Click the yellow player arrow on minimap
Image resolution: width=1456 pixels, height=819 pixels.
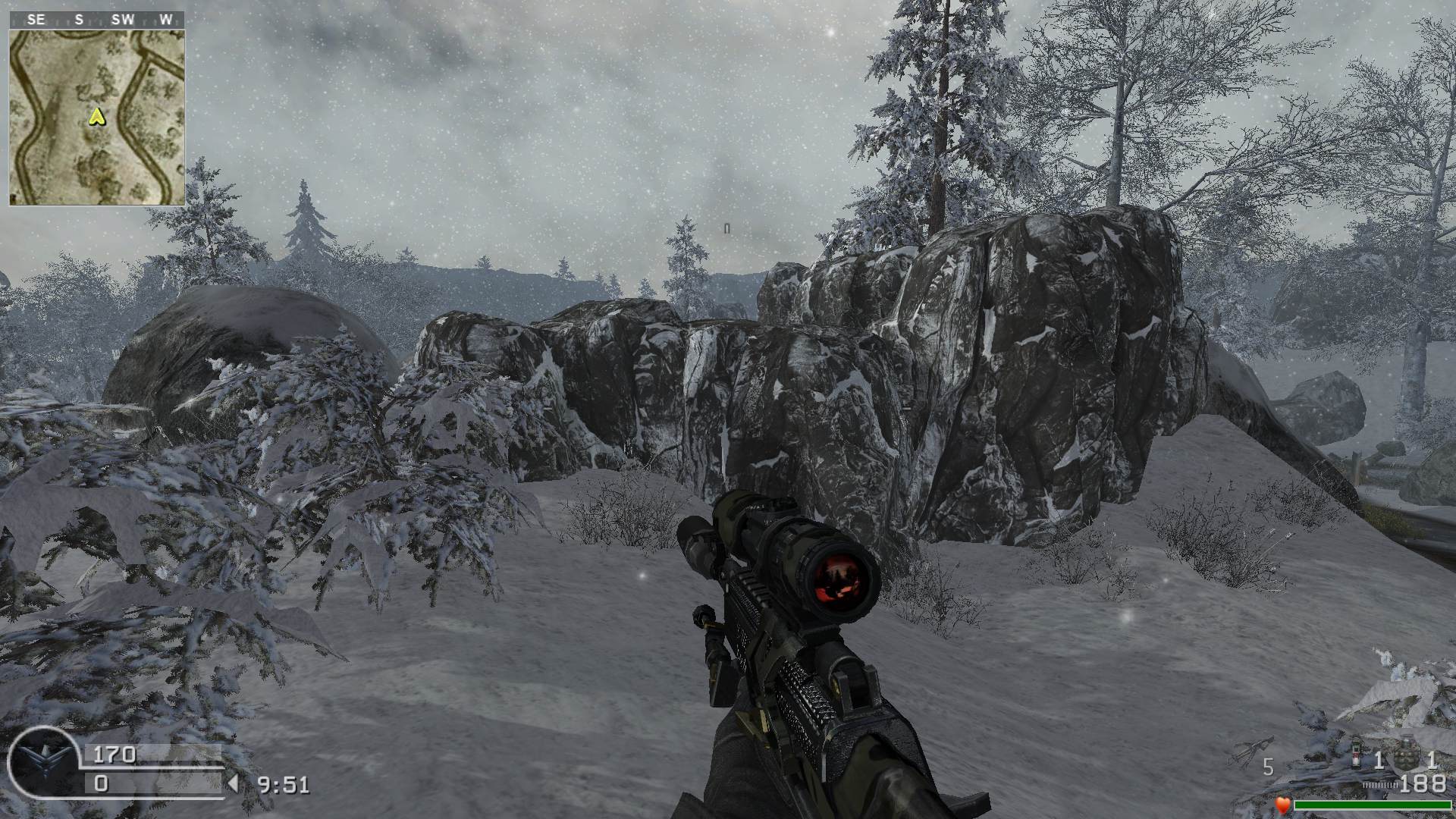click(x=96, y=116)
